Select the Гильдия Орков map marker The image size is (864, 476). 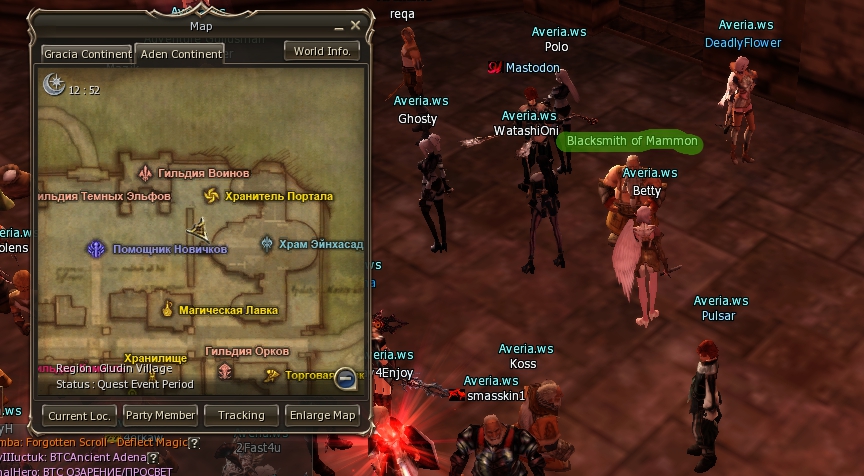(x=225, y=370)
